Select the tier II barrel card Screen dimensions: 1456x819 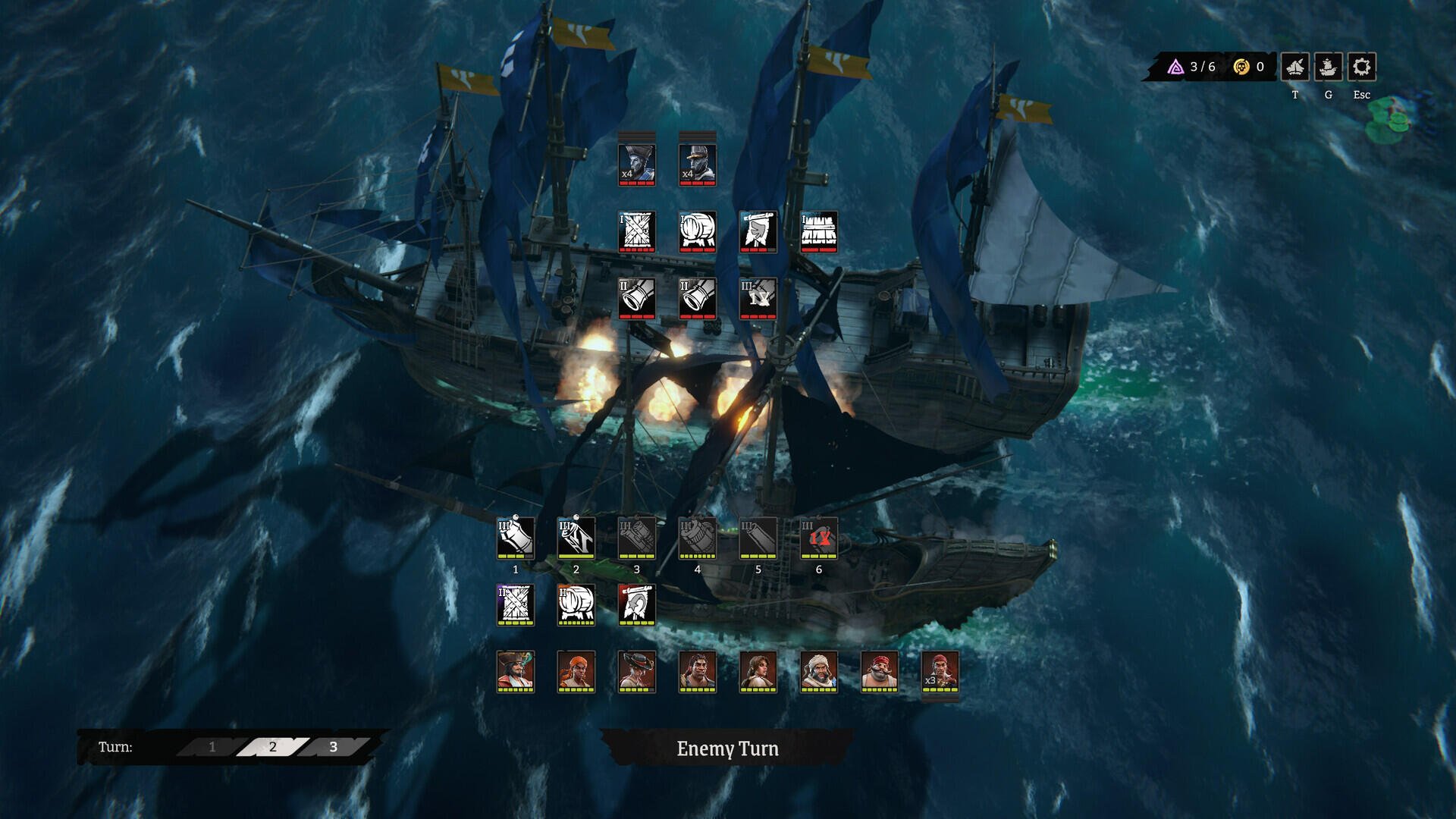[575, 604]
